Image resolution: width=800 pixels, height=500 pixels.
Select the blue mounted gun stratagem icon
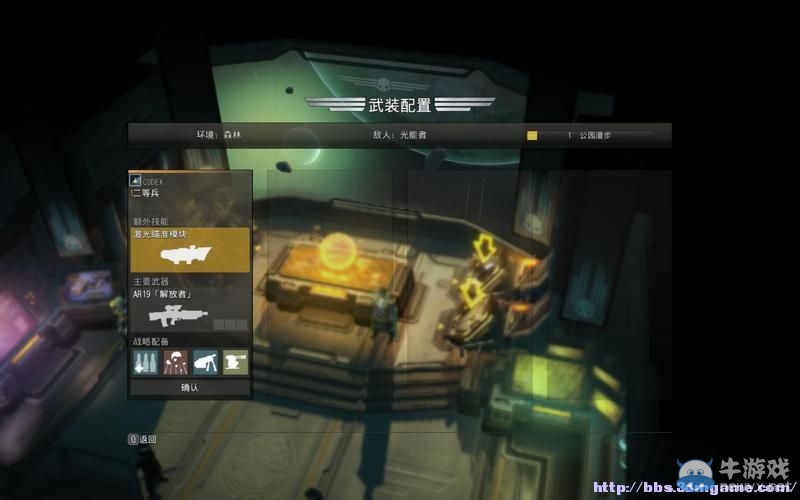206,362
